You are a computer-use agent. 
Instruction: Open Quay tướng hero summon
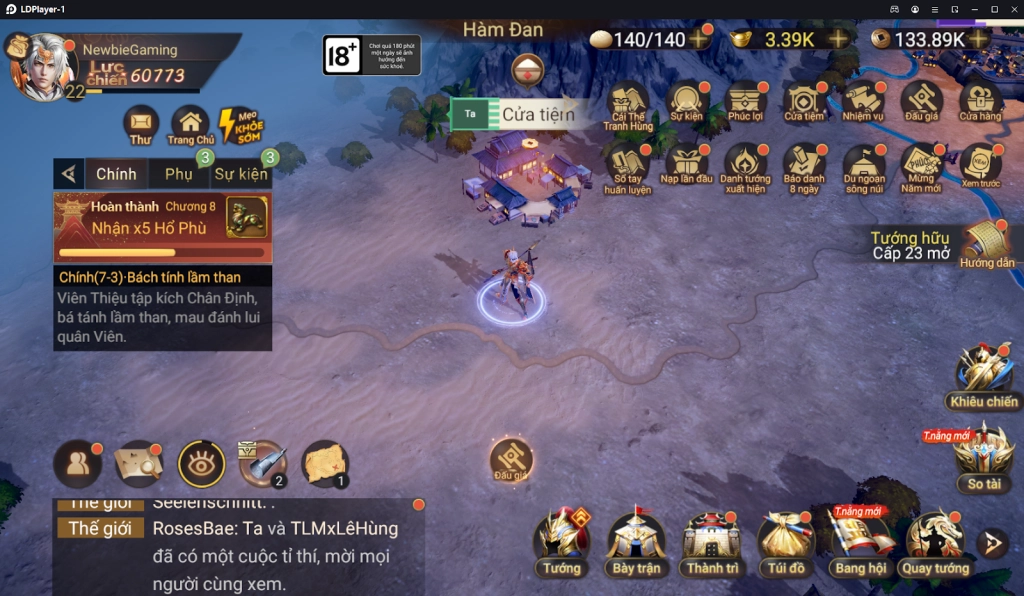(935, 541)
